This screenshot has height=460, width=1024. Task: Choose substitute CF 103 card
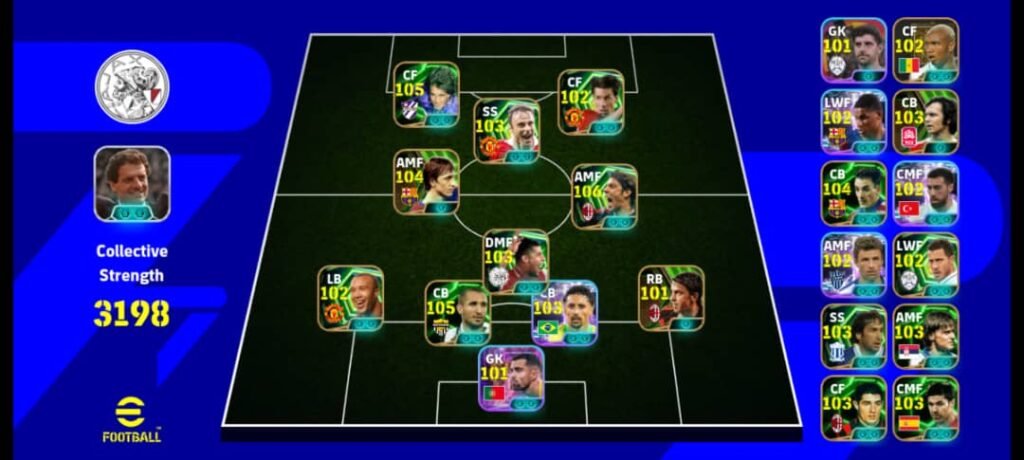click(853, 408)
